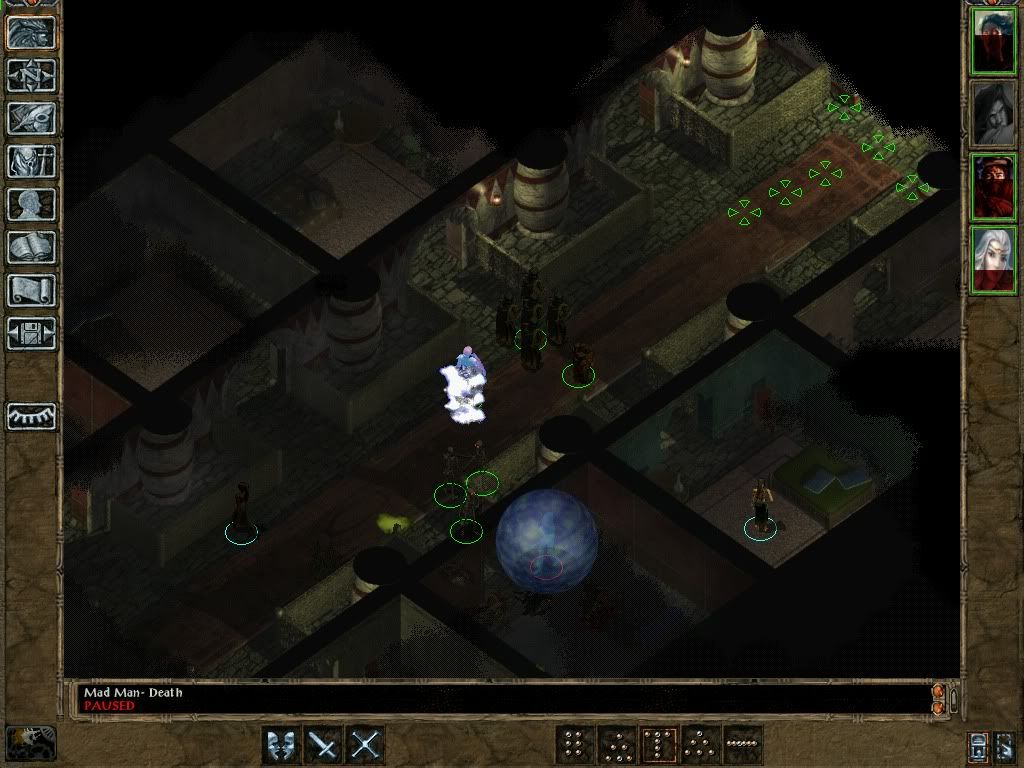This screenshot has height=768, width=1024.
Task: Open the area map with compass icon
Action: click(31, 75)
